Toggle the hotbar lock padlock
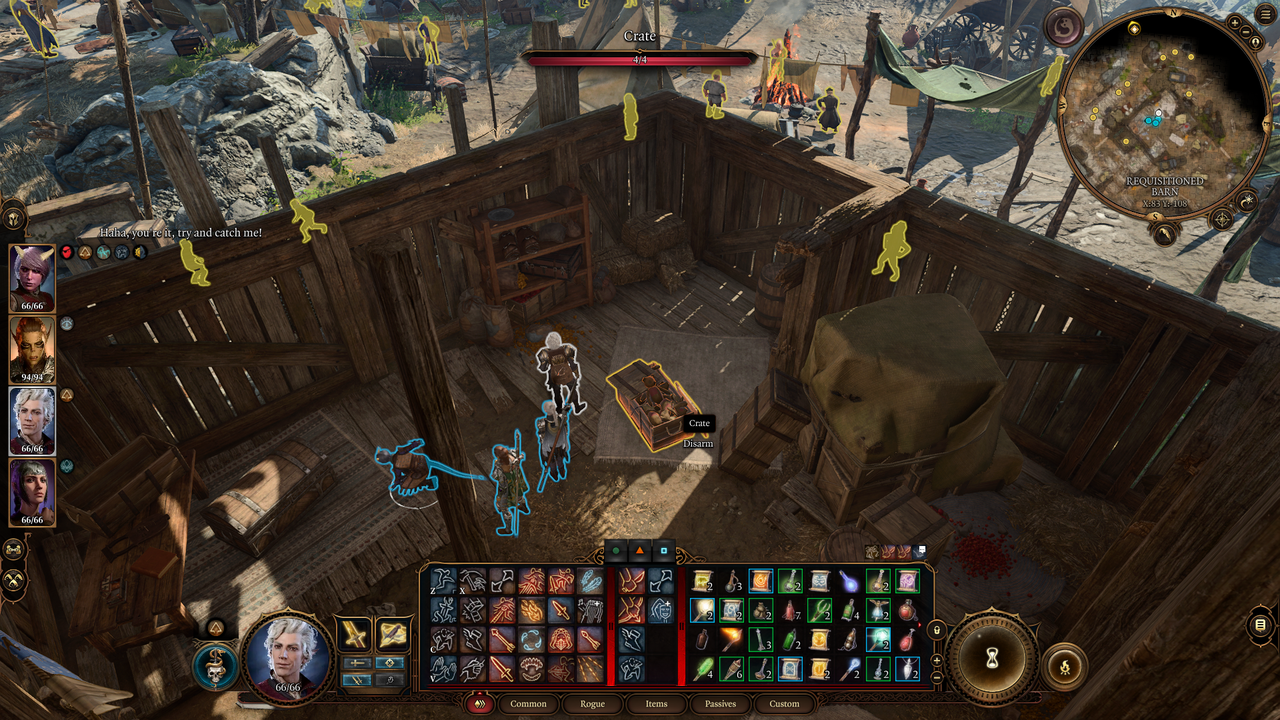Image resolution: width=1280 pixels, height=720 pixels. click(937, 631)
